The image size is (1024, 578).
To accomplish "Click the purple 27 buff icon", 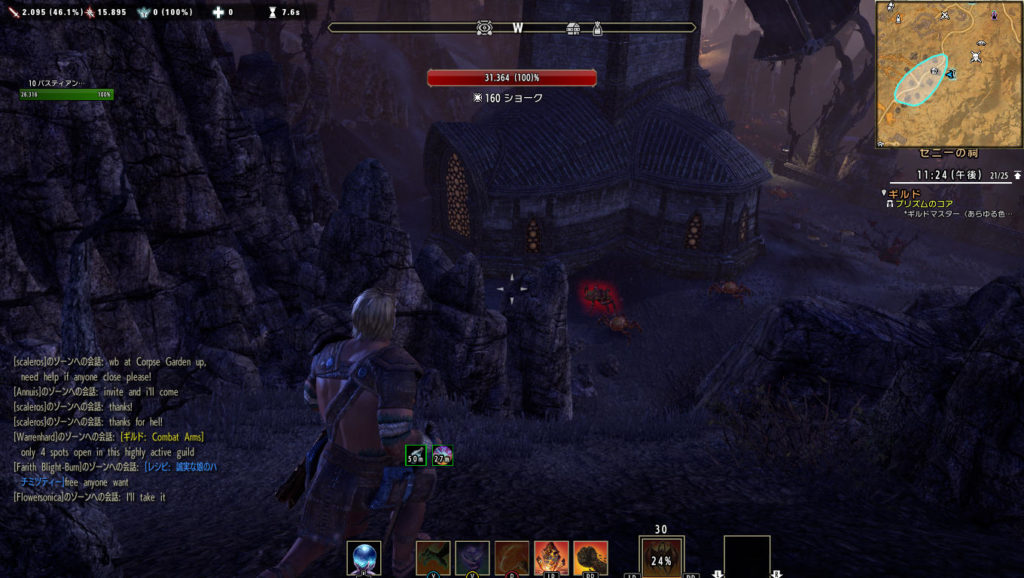I will 442,456.
